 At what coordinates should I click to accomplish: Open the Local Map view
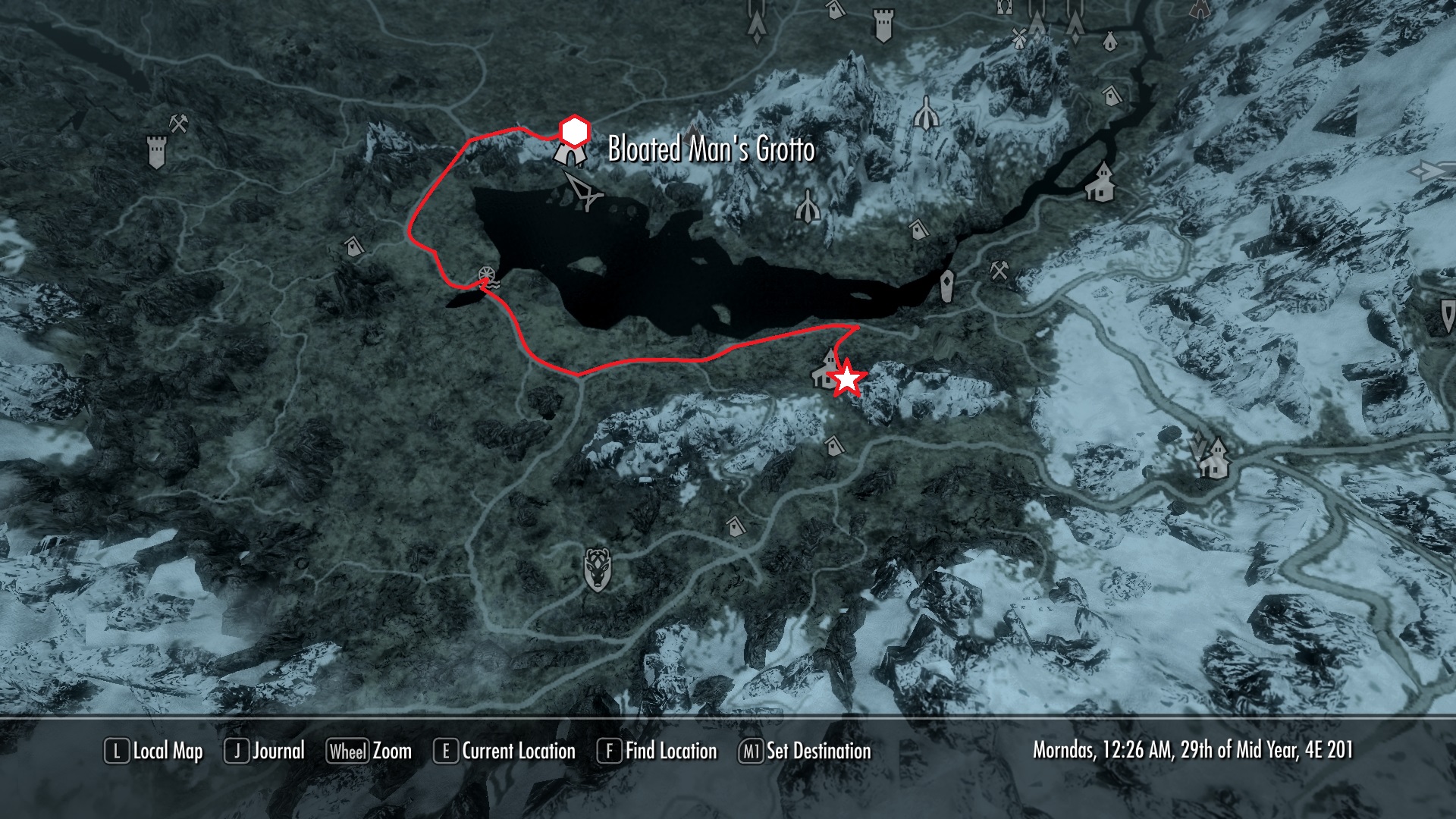click(x=154, y=751)
